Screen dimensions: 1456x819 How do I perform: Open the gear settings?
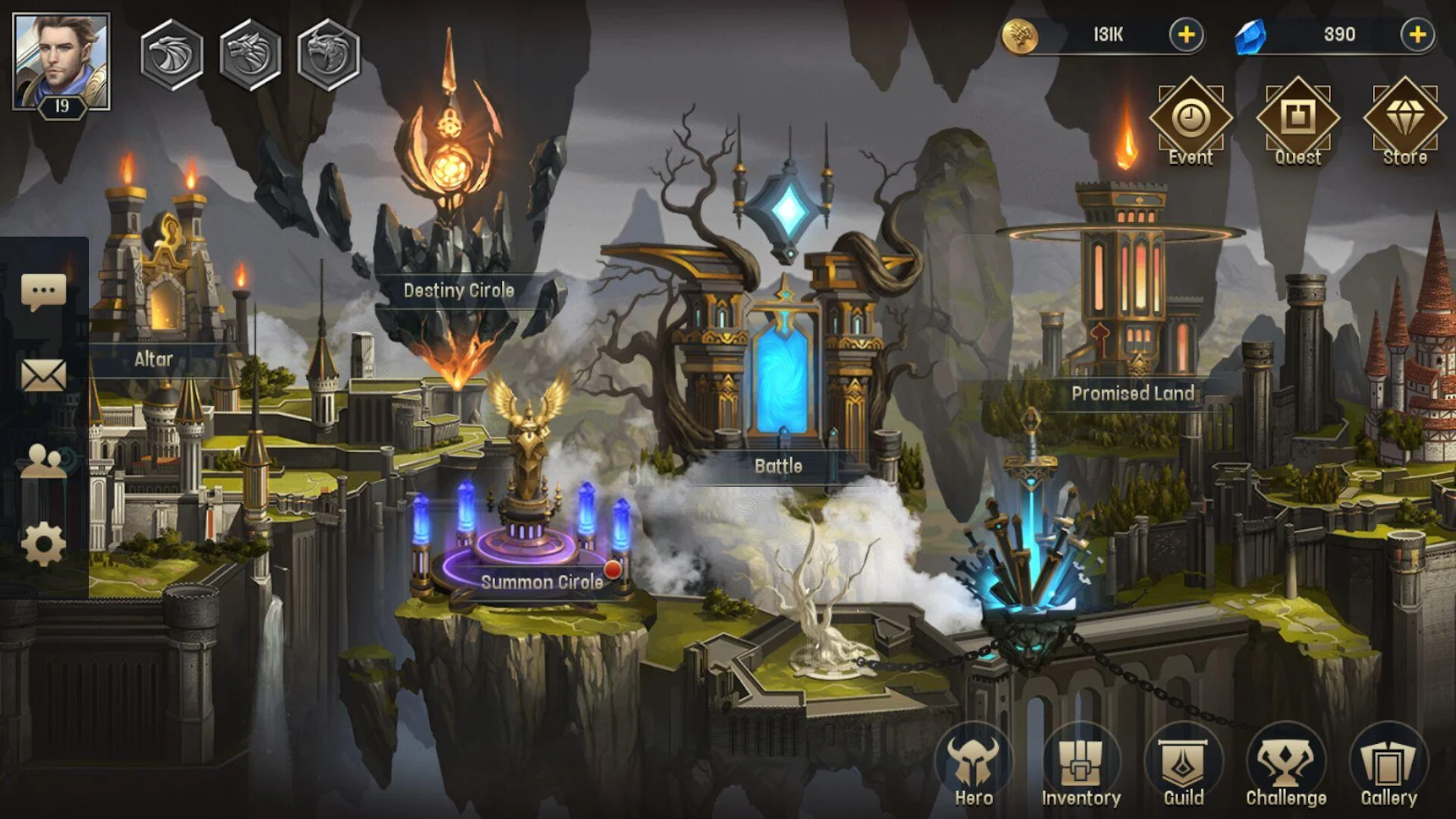pyautogui.click(x=43, y=544)
